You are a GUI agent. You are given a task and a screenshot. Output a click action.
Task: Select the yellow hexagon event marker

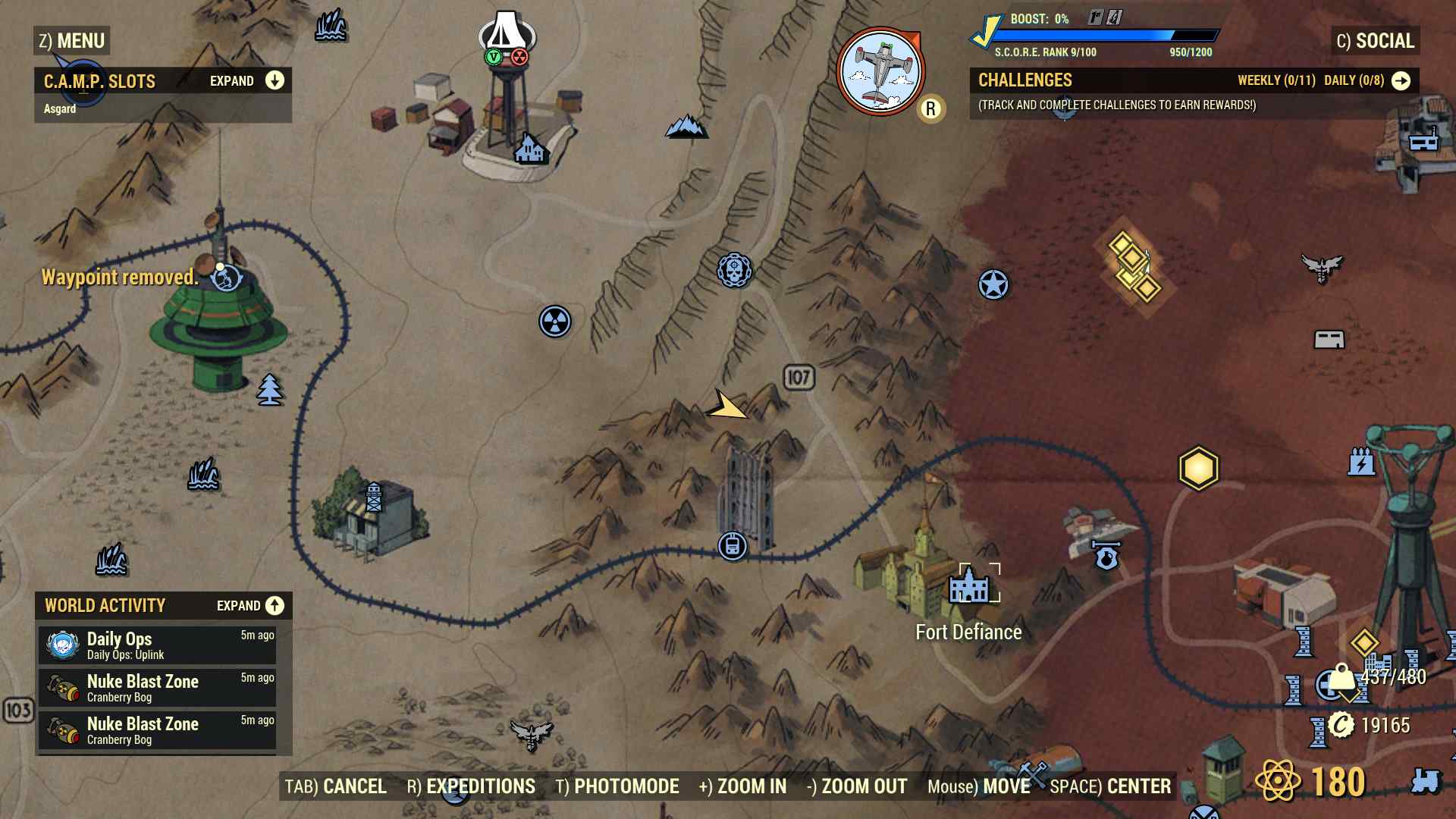1198,468
